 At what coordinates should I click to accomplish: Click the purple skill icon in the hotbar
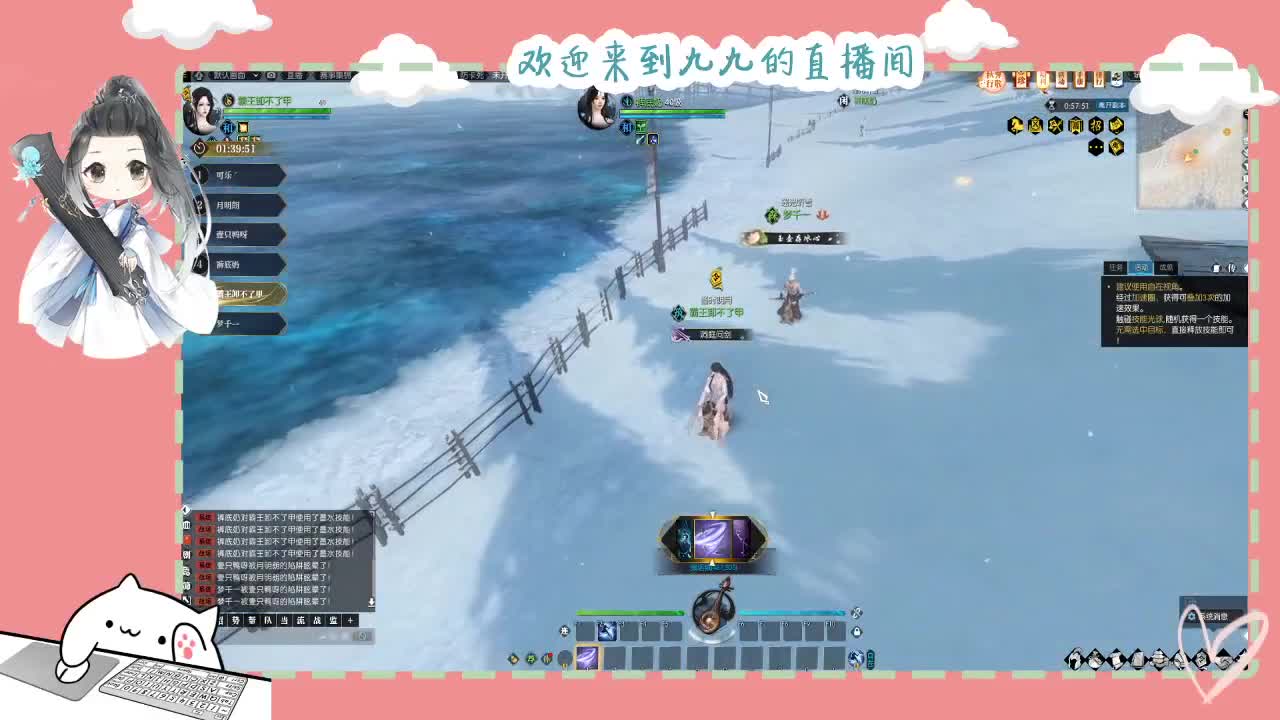tap(588, 657)
